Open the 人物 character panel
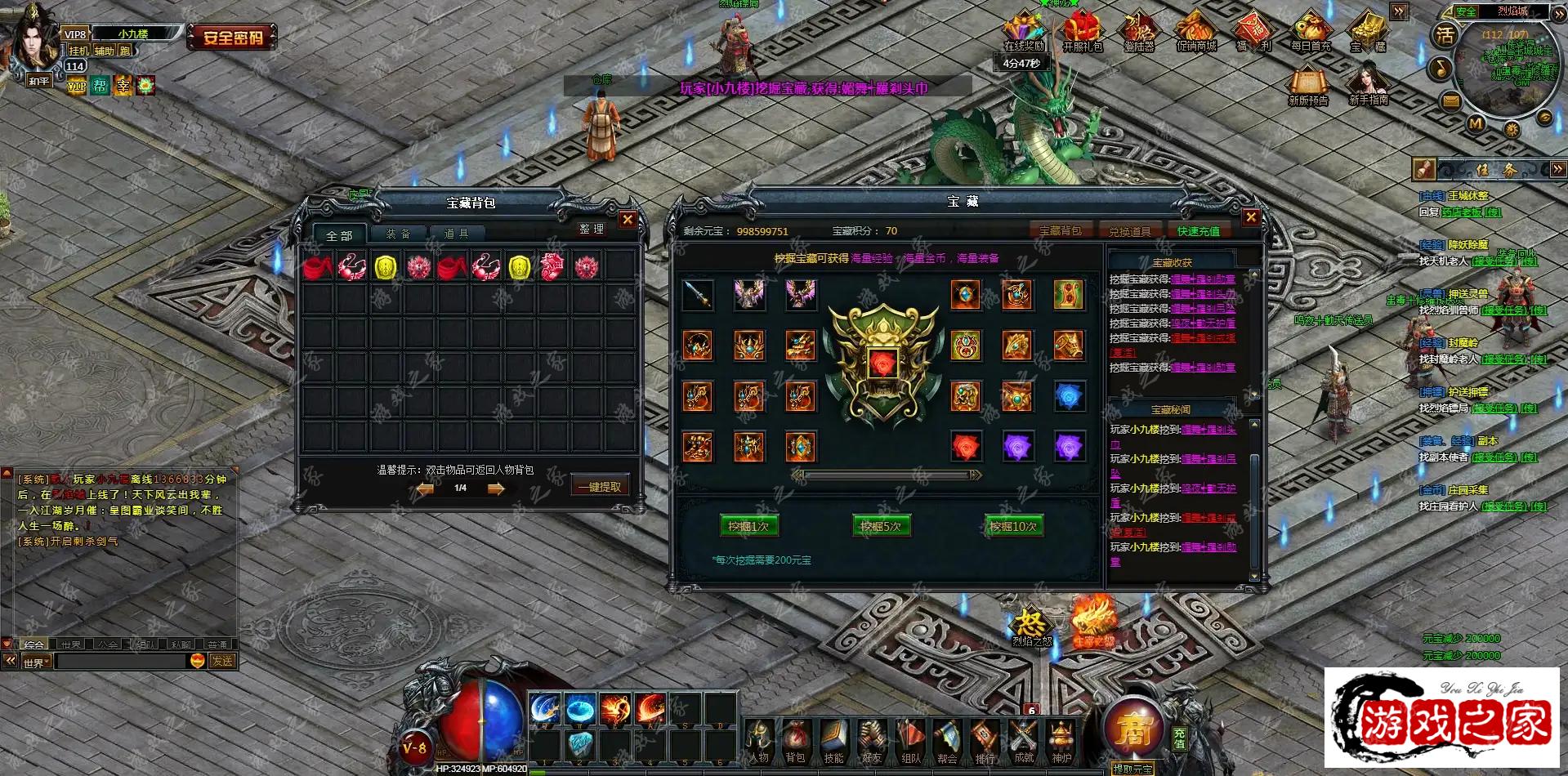The width and height of the screenshot is (1568, 776). (759, 740)
